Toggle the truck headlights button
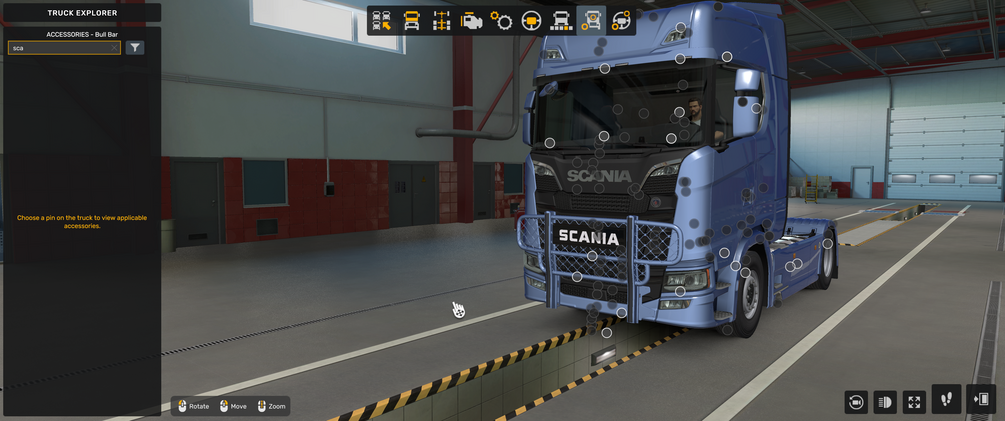1005x421 pixels. coord(885,402)
